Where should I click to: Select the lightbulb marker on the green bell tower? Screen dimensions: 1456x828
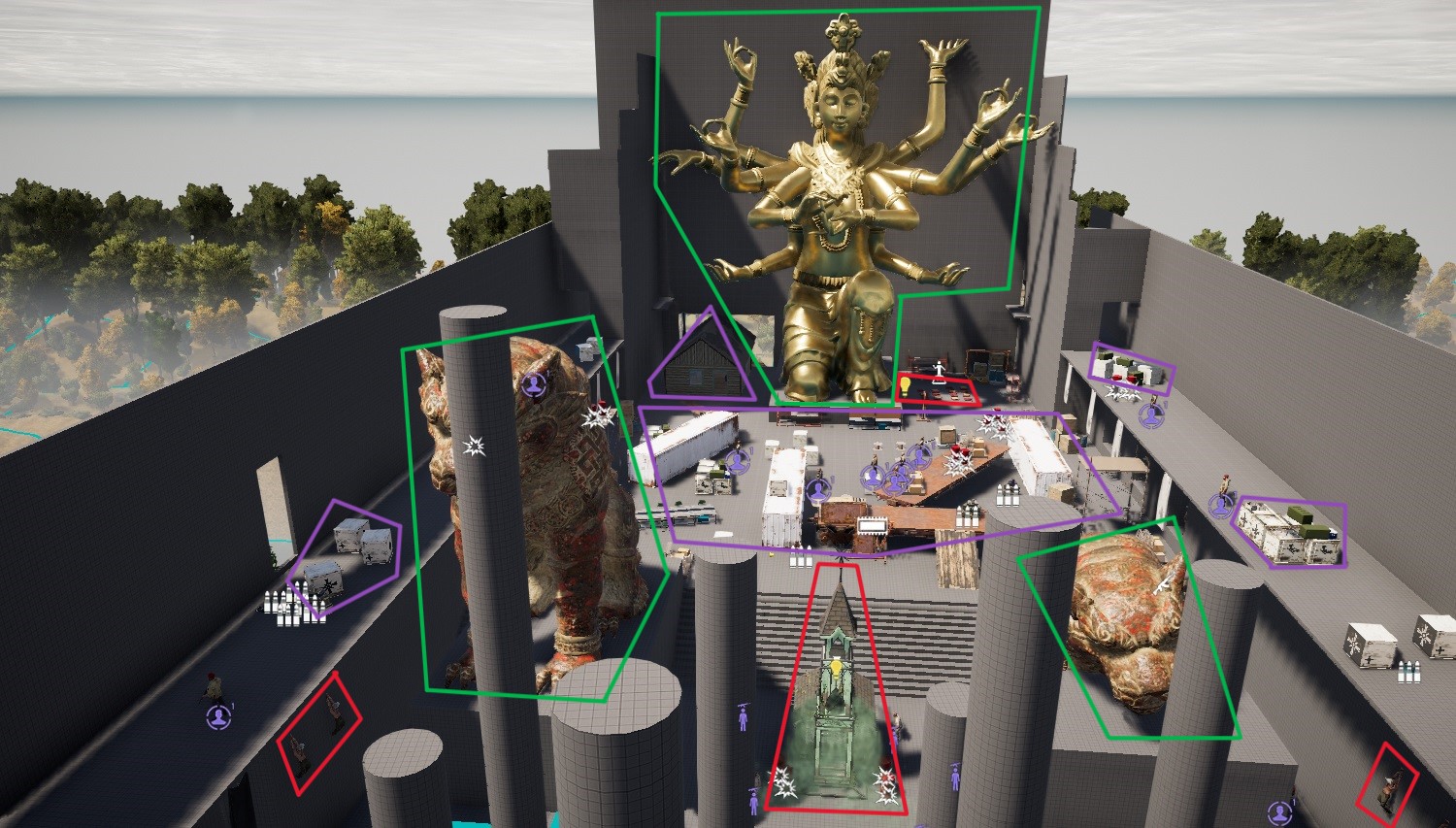pos(835,666)
